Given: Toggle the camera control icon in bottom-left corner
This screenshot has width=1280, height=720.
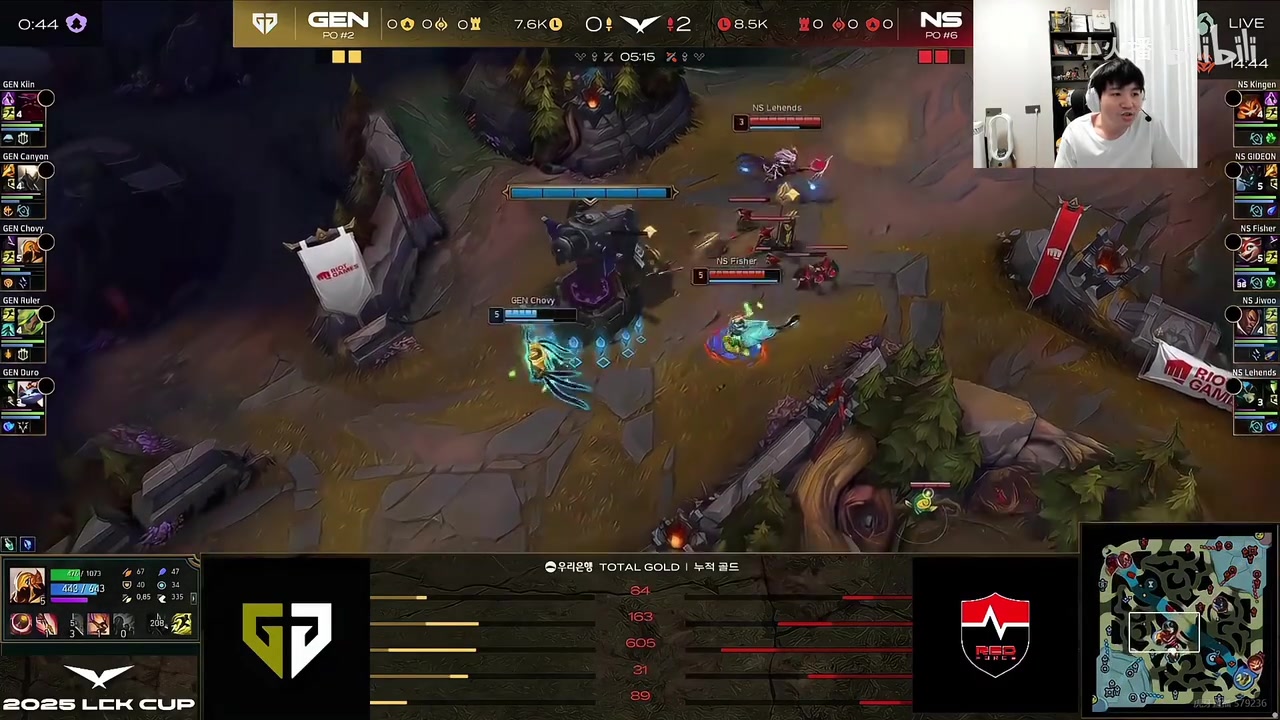Looking at the screenshot, I should pos(10,544).
